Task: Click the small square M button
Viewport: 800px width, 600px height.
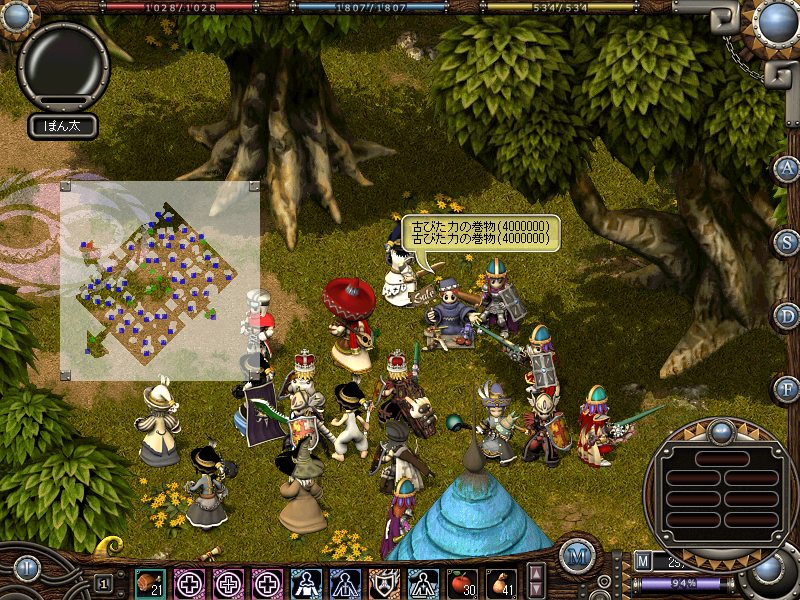Action: tap(642, 561)
